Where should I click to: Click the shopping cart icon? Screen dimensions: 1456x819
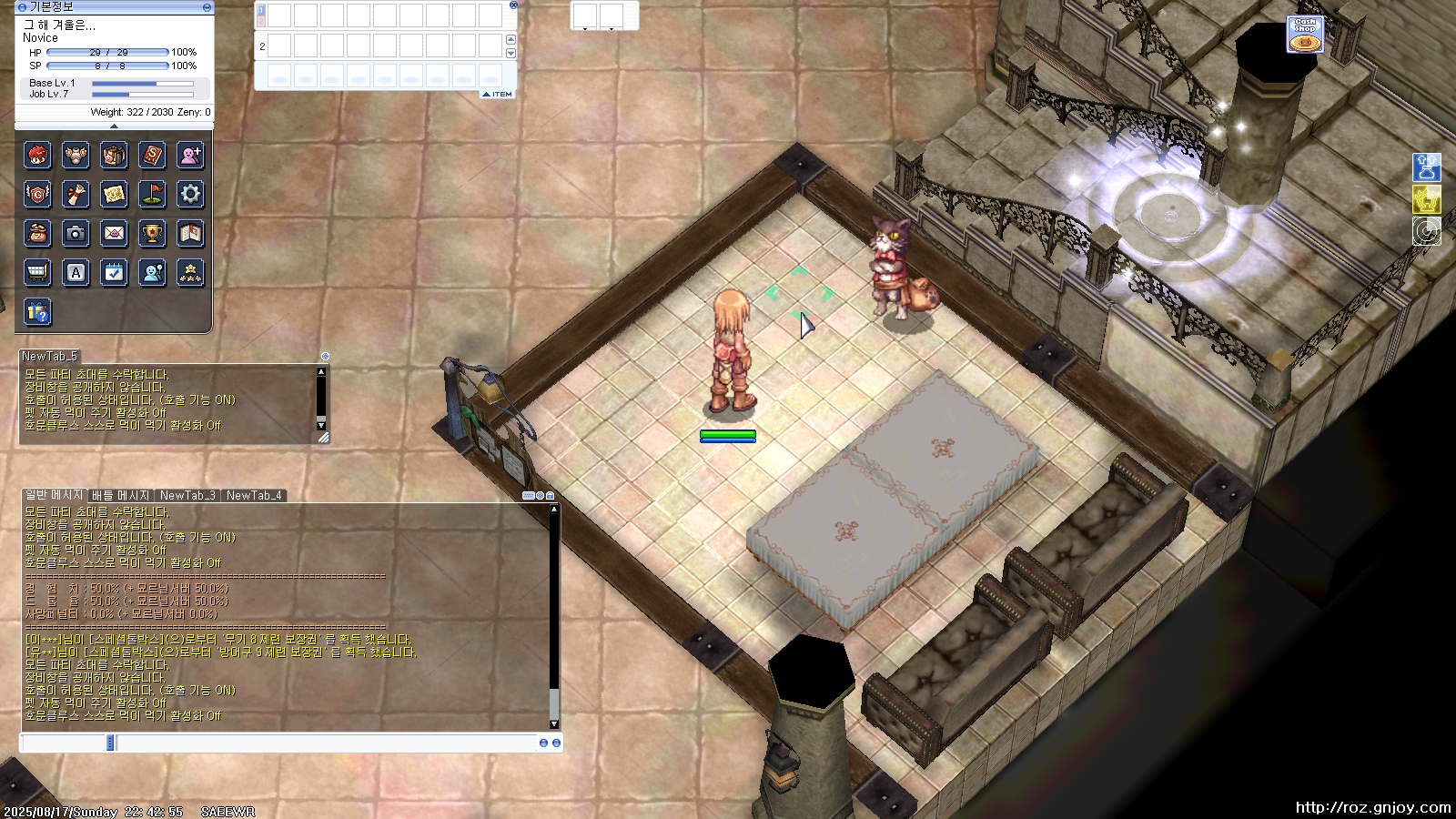pyautogui.click(x=37, y=272)
